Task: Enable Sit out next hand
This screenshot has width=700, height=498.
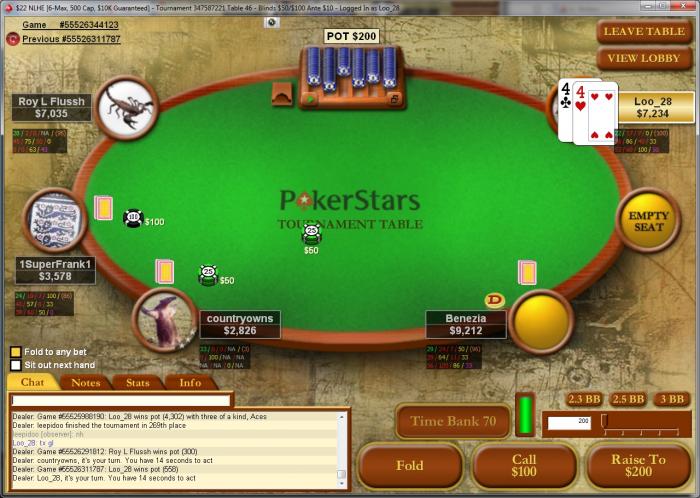Action: pyautogui.click(x=15, y=366)
